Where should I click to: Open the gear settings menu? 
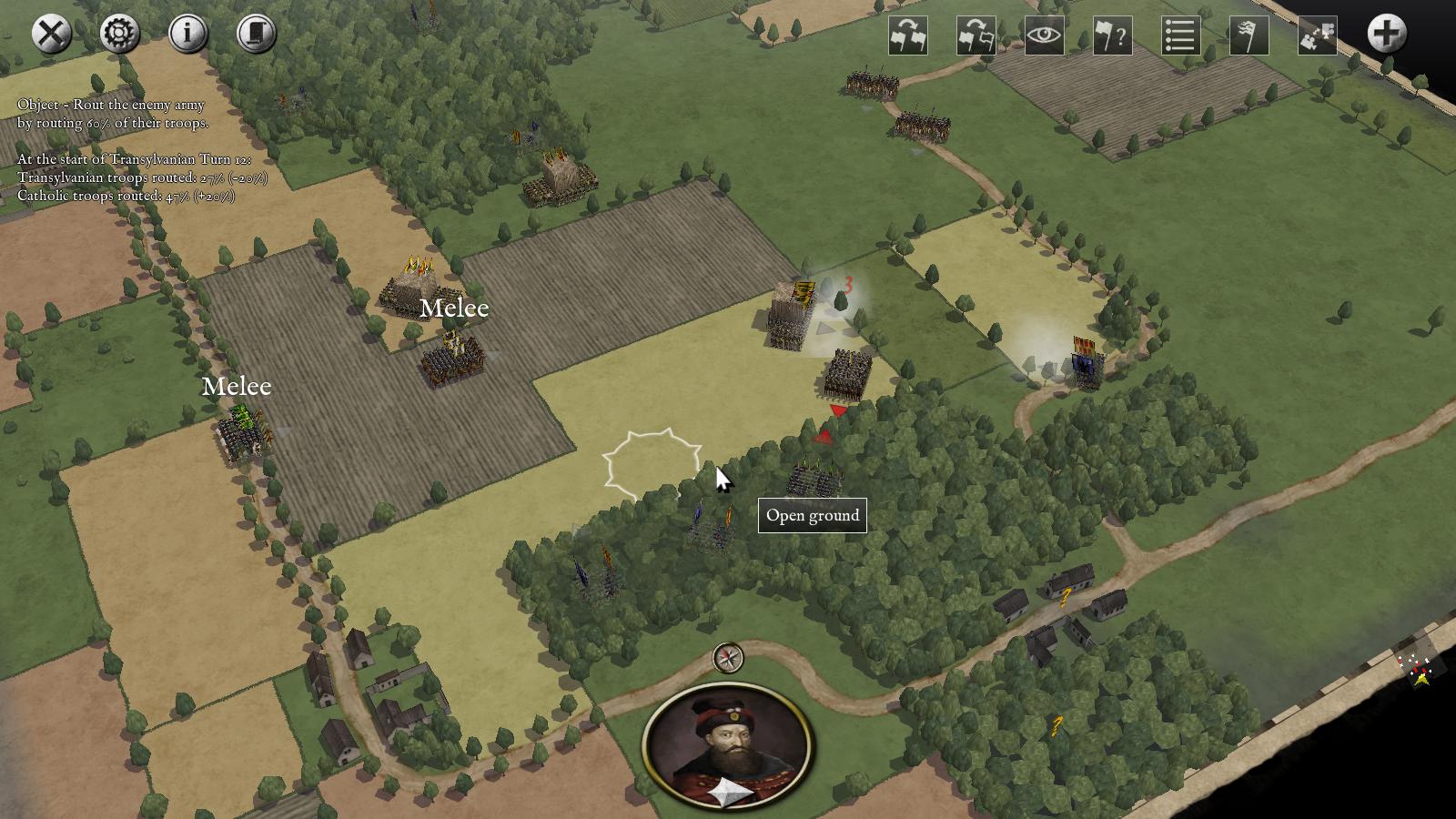click(x=120, y=35)
